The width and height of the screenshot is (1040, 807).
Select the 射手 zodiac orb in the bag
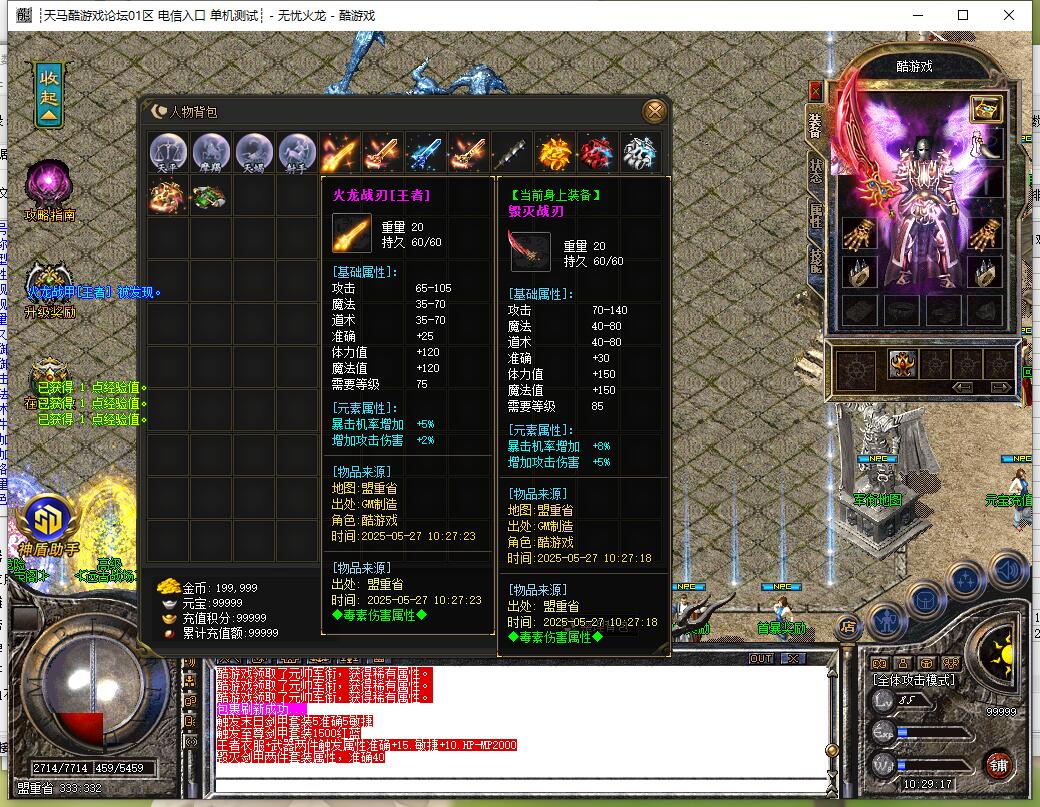tap(297, 153)
